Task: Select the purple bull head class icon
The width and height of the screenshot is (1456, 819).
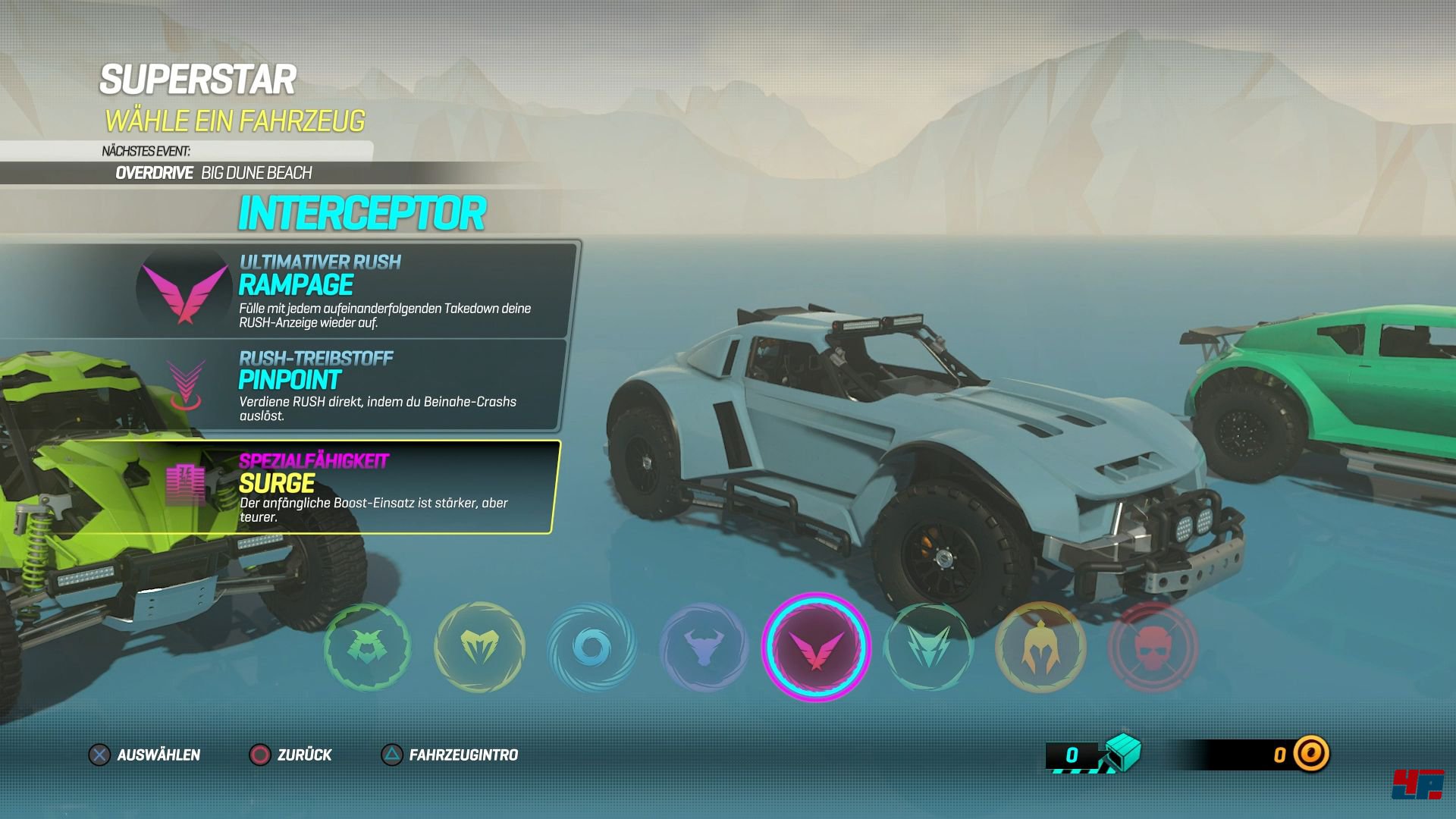Action: pyautogui.click(x=704, y=648)
